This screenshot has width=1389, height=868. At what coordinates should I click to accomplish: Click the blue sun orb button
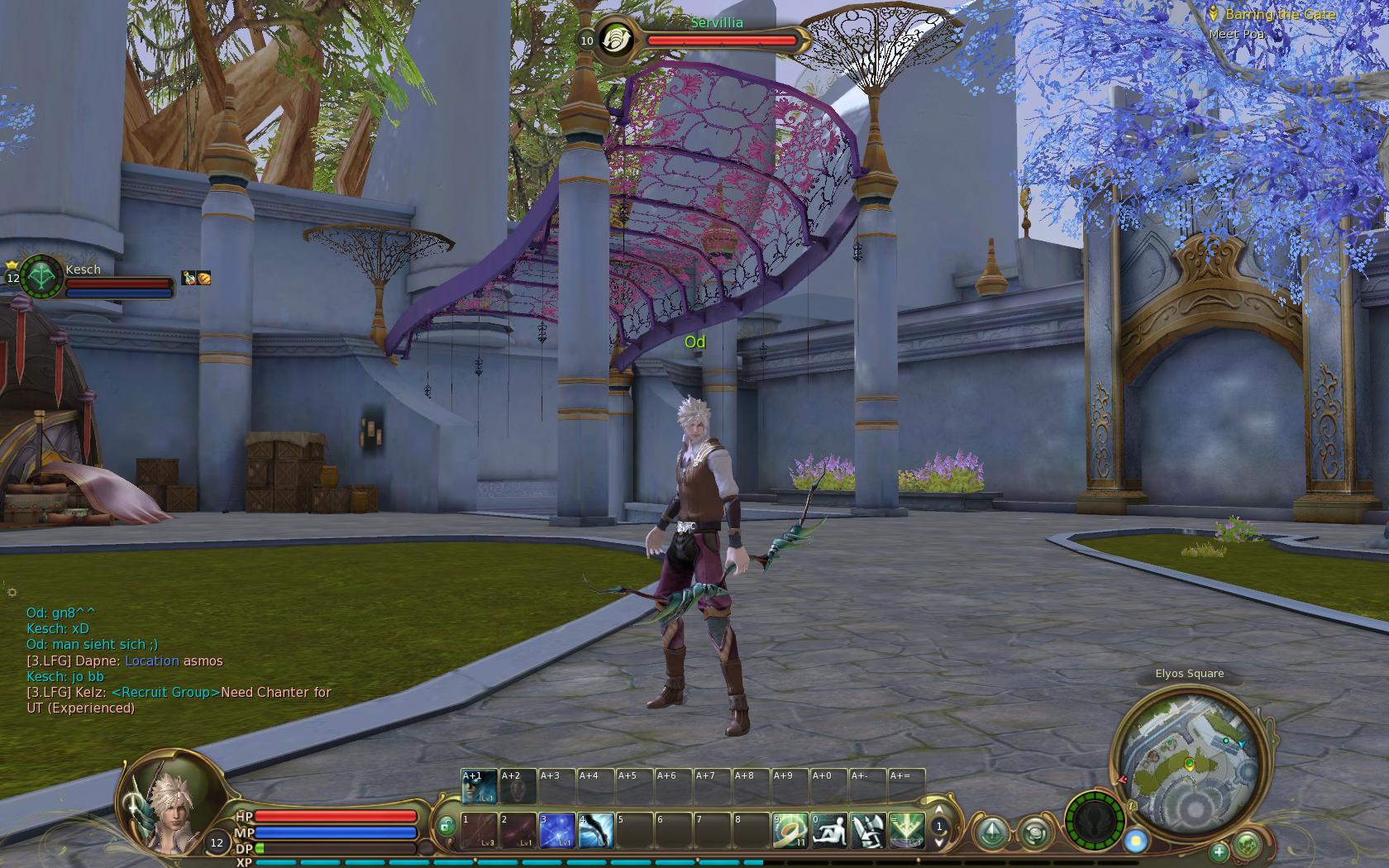coord(1136,842)
